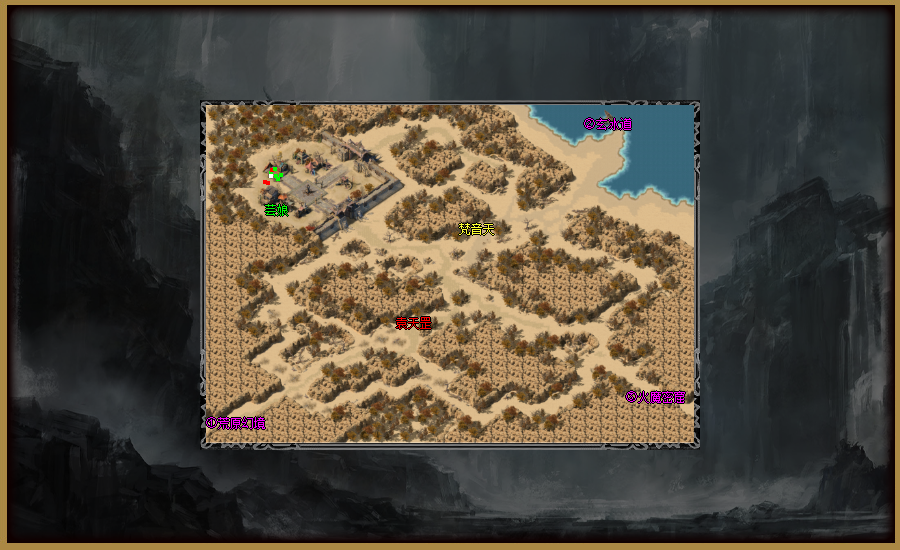The image size is (900, 550).
Task: Go to the 荒原幻境 exit label
Action: [x=235, y=423]
